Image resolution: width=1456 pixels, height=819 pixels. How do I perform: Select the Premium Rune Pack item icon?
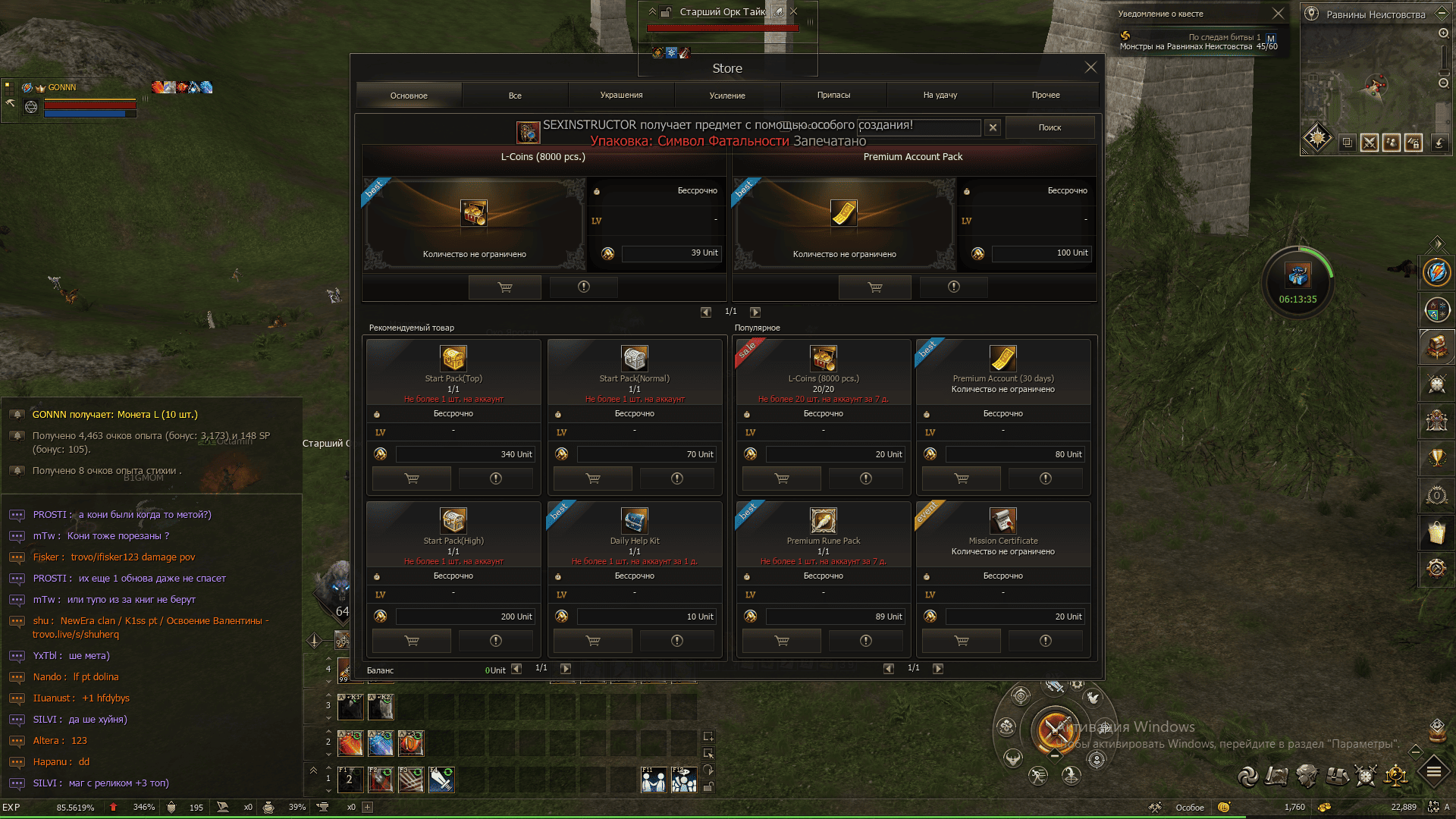(x=823, y=520)
